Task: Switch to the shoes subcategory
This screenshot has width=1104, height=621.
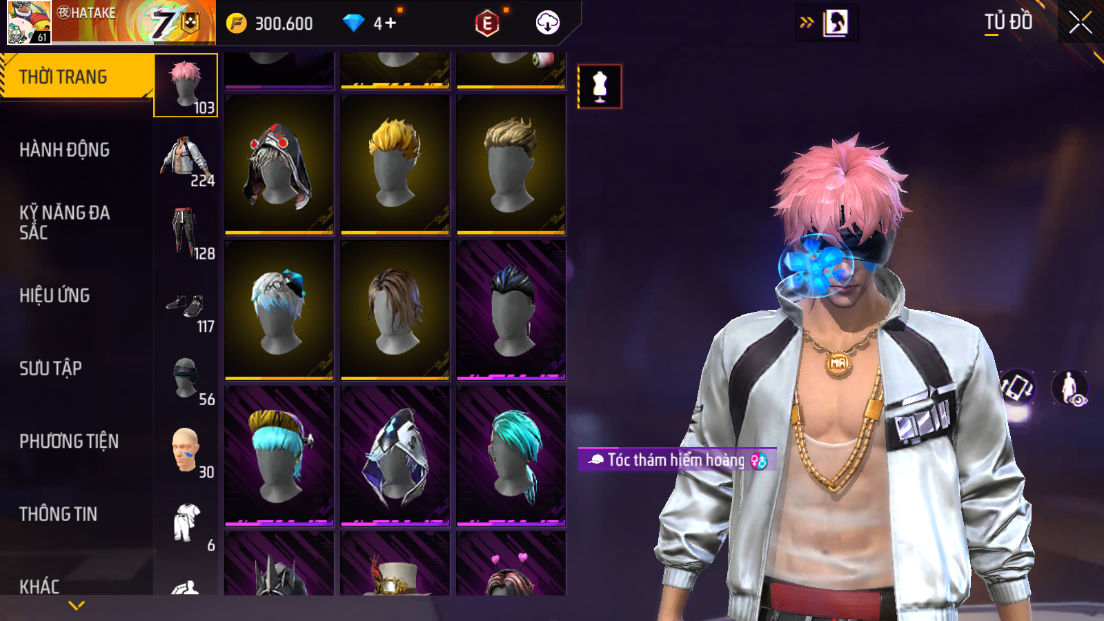Action: click(186, 305)
